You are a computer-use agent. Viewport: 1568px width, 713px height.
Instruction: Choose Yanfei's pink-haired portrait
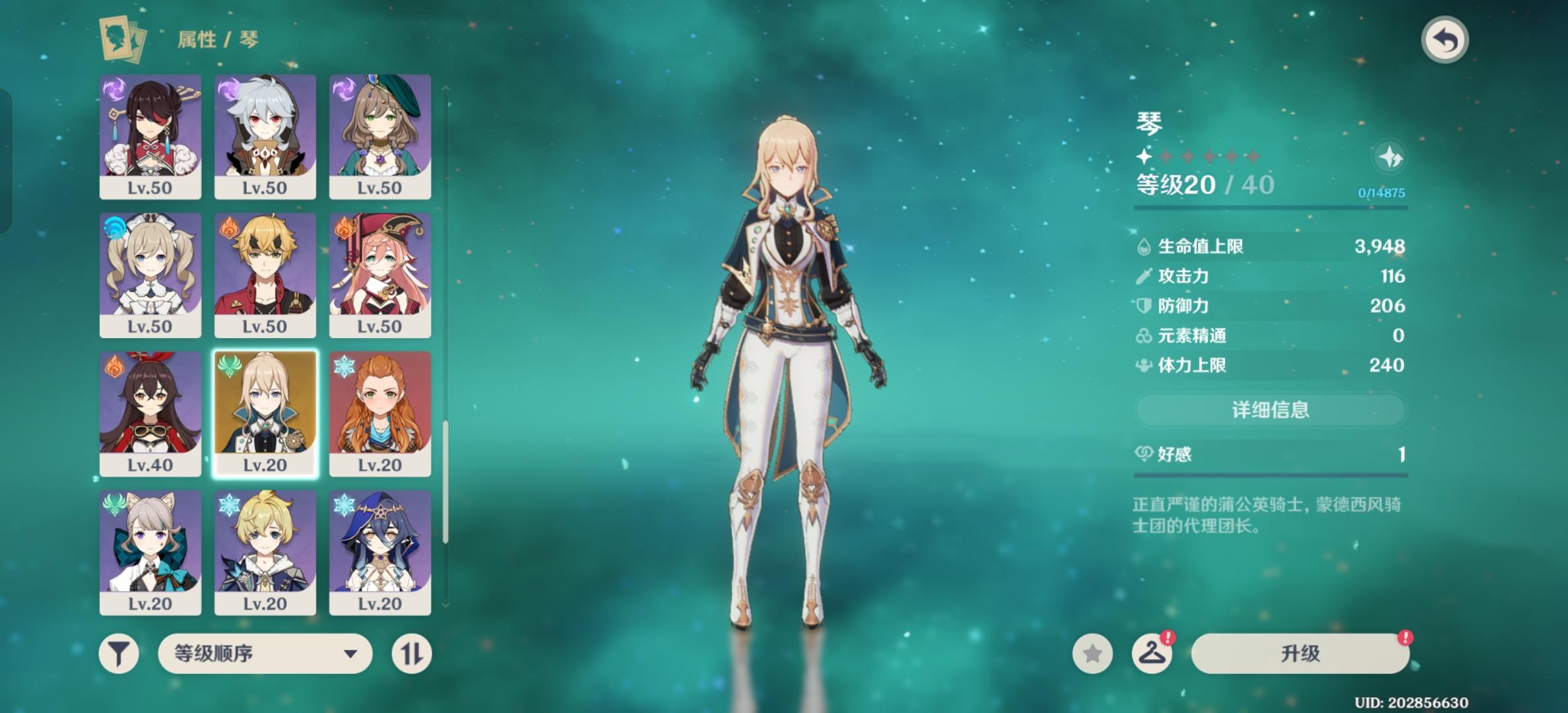coord(380,275)
